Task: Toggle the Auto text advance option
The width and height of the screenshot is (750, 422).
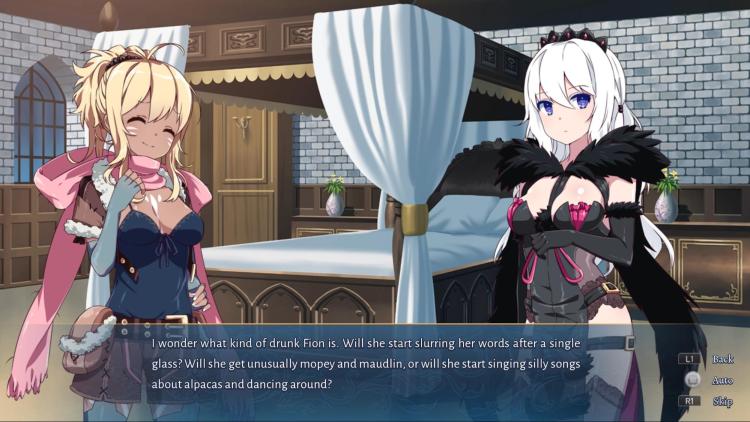Action: point(722,380)
